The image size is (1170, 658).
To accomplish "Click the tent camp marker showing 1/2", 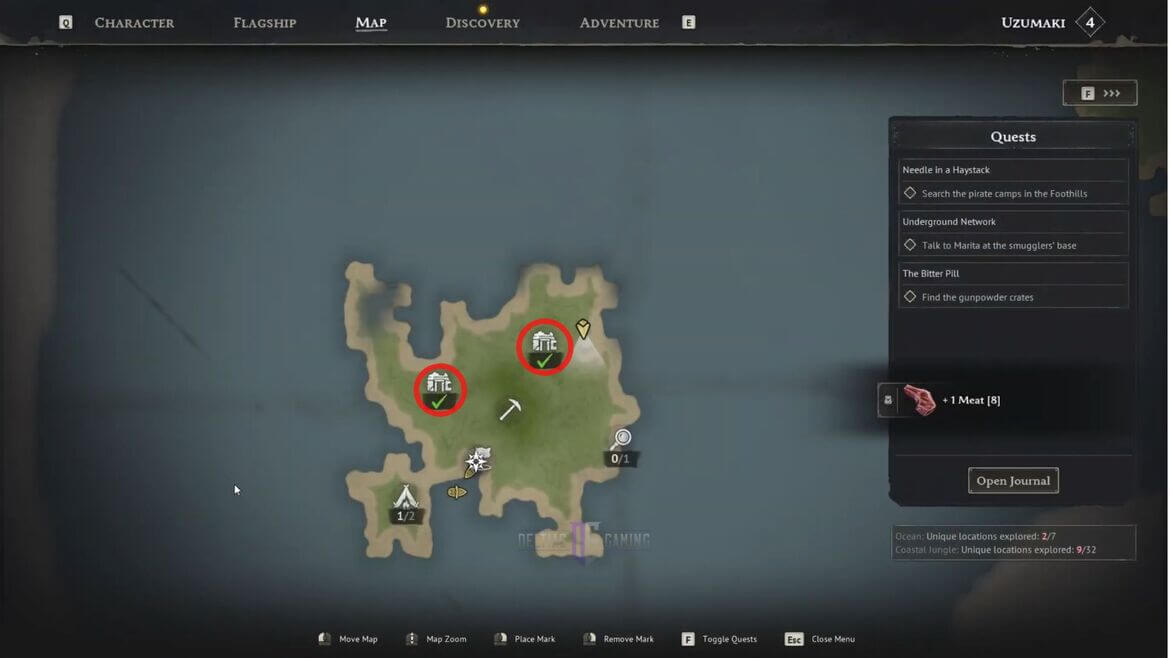I will click(405, 497).
